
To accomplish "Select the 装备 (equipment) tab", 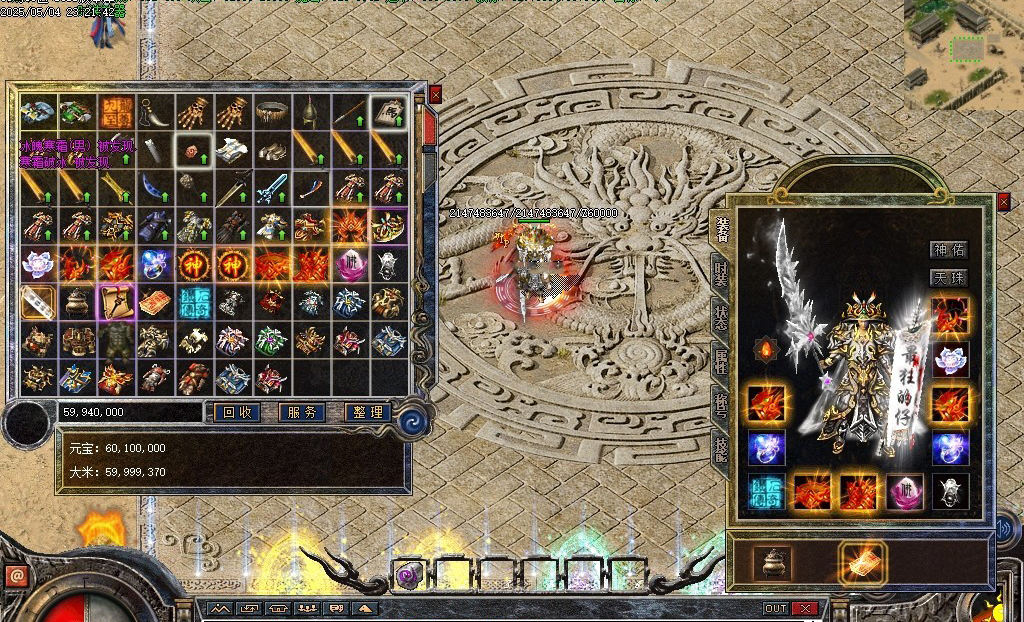I will click(722, 230).
